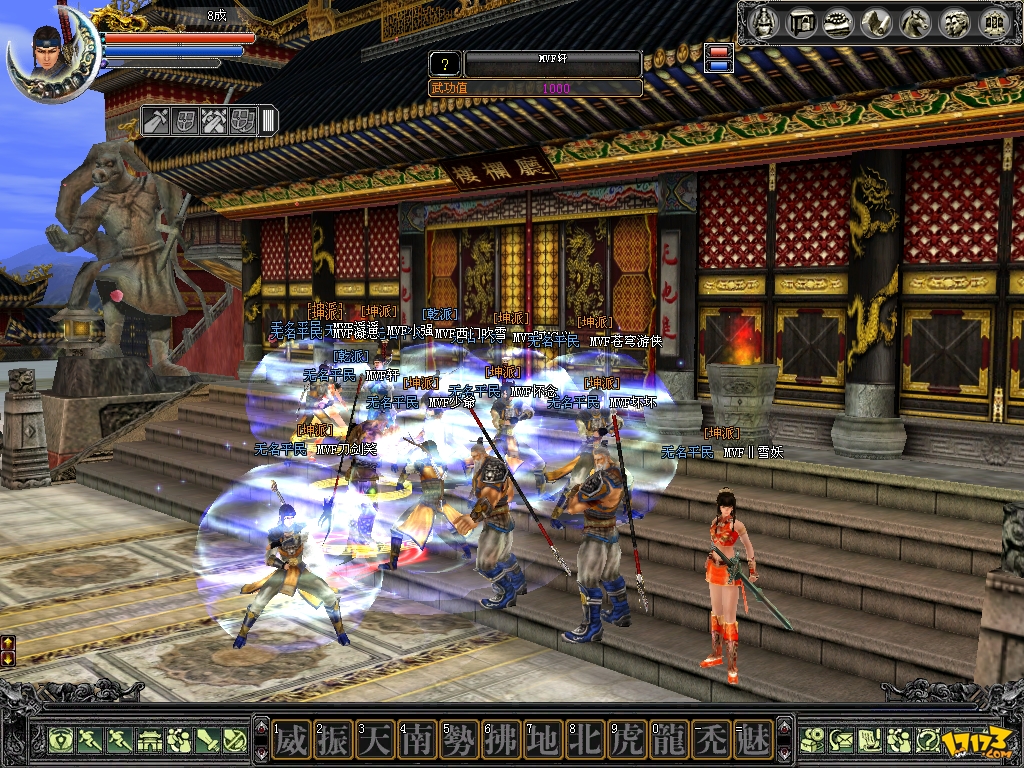Open the locked chest inventory icon
This screenshot has height=768, width=1024.
(x=801, y=23)
